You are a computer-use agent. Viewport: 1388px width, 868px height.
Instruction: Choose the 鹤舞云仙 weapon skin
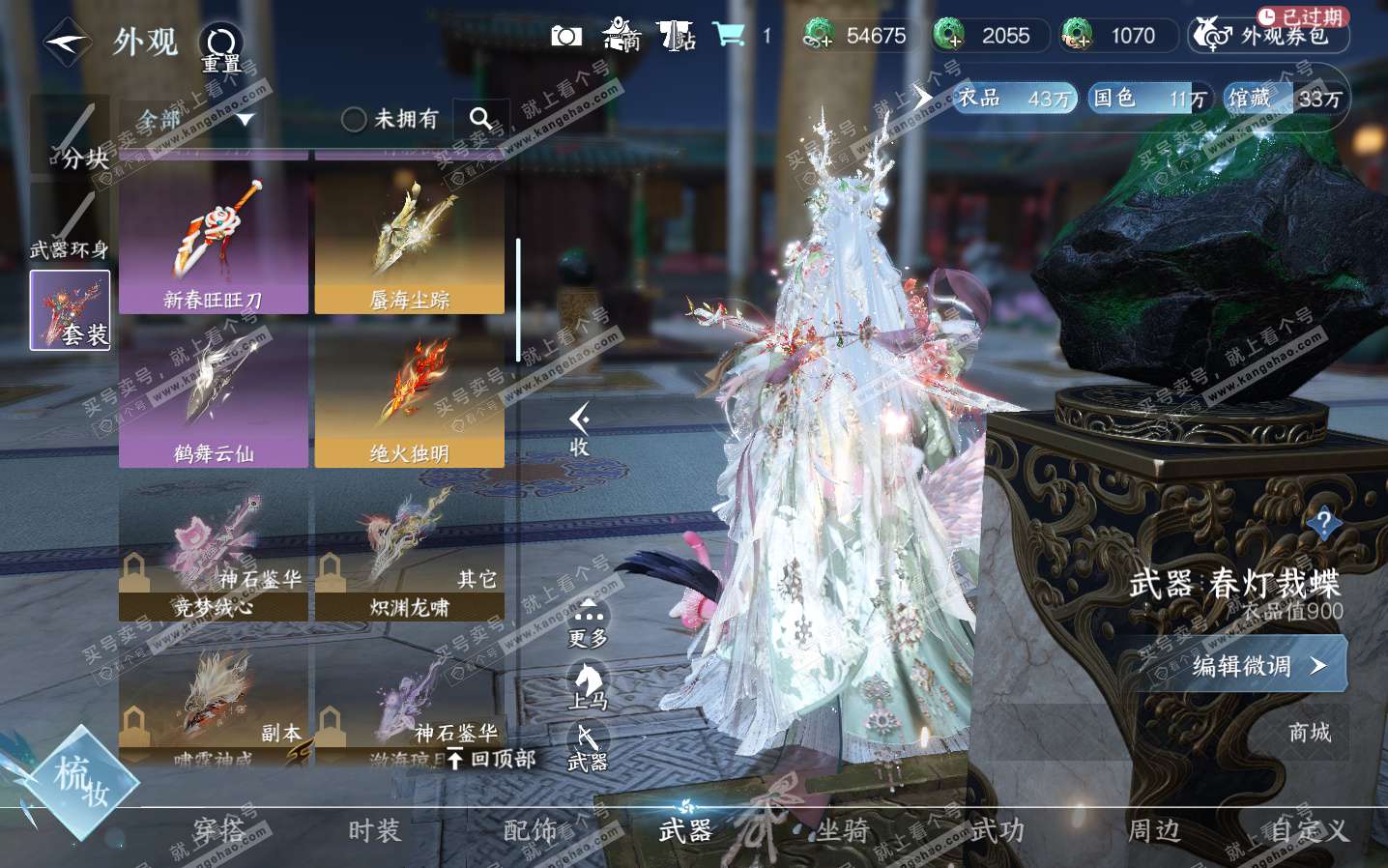click(x=214, y=394)
